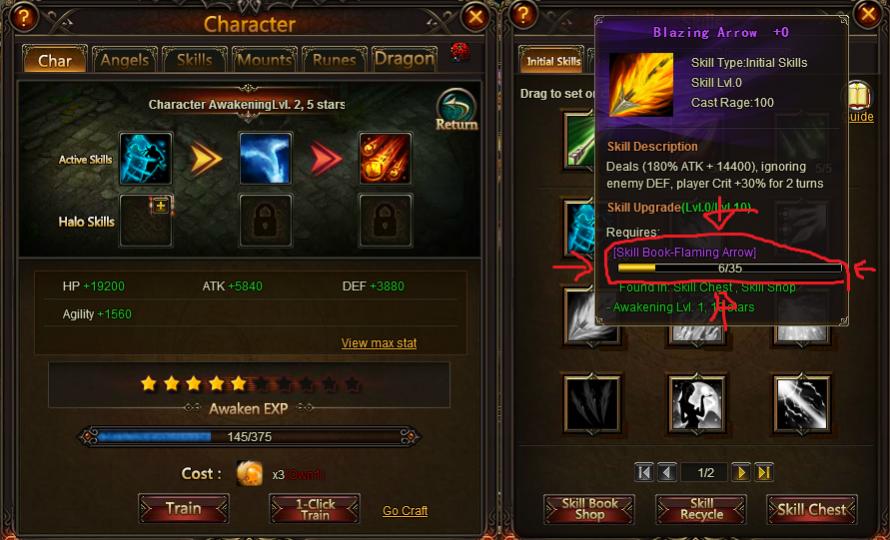Open the Skill Chest

point(812,509)
